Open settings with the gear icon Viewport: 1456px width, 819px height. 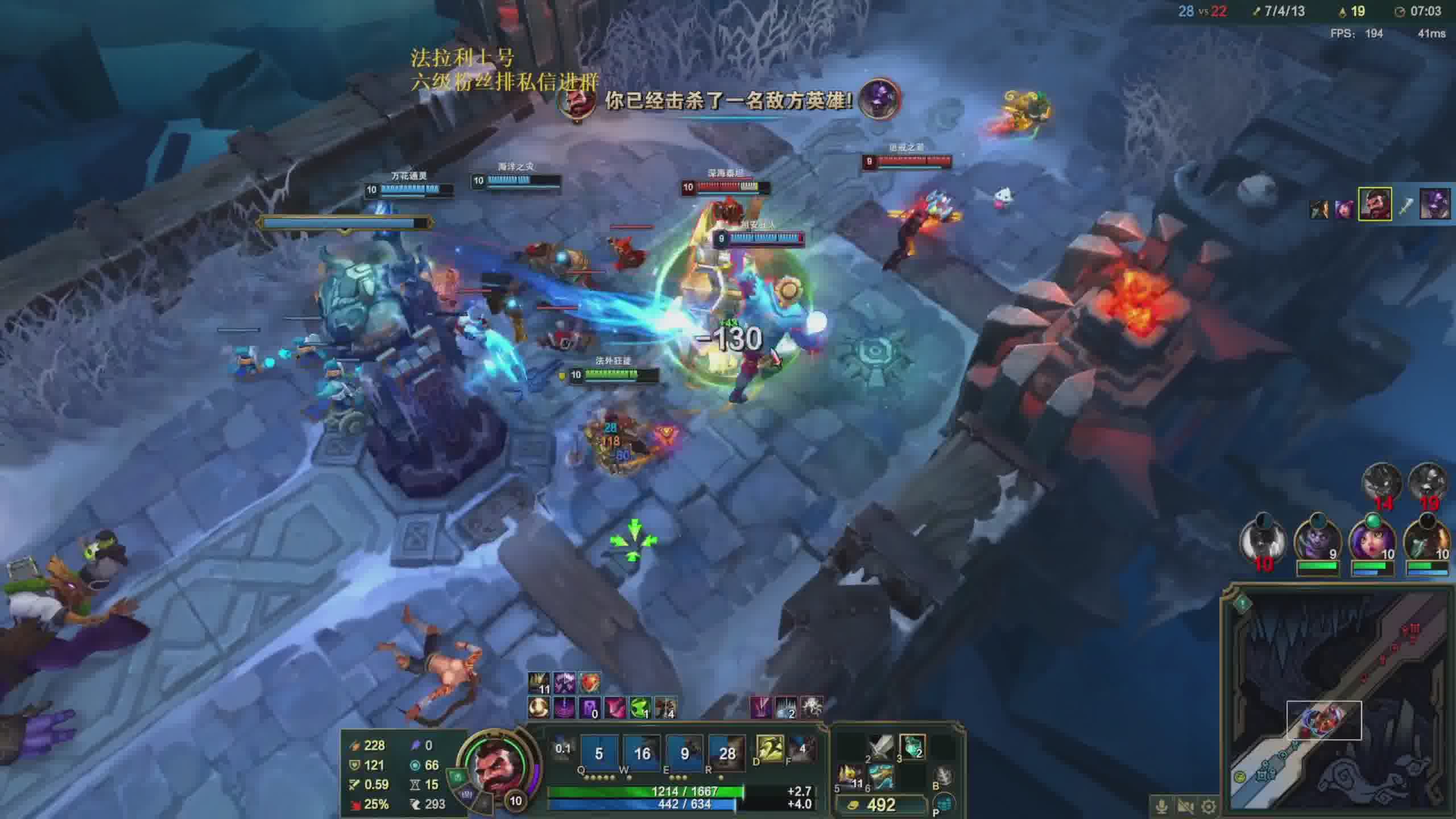coord(1209,806)
